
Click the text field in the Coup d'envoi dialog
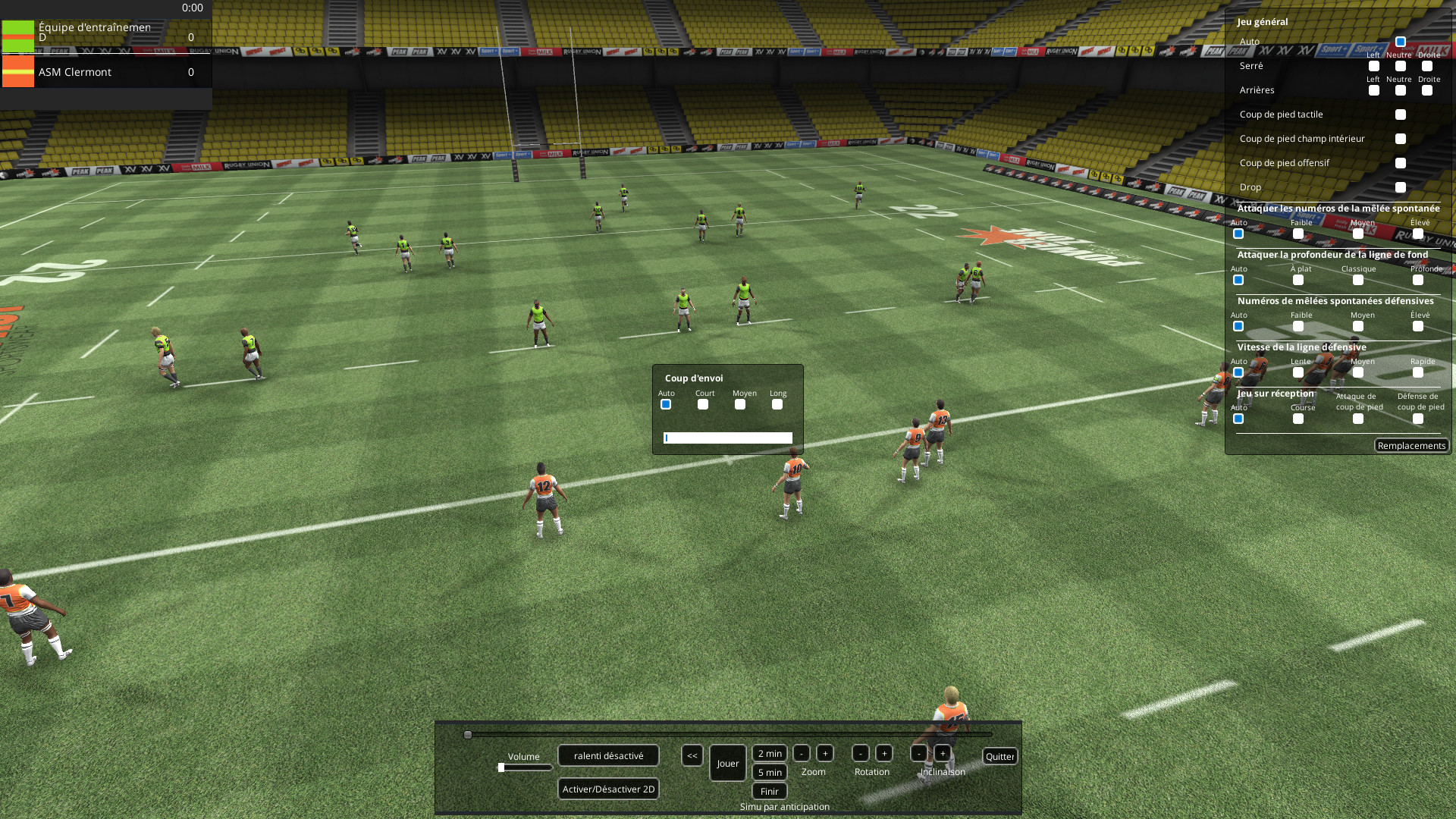728,438
